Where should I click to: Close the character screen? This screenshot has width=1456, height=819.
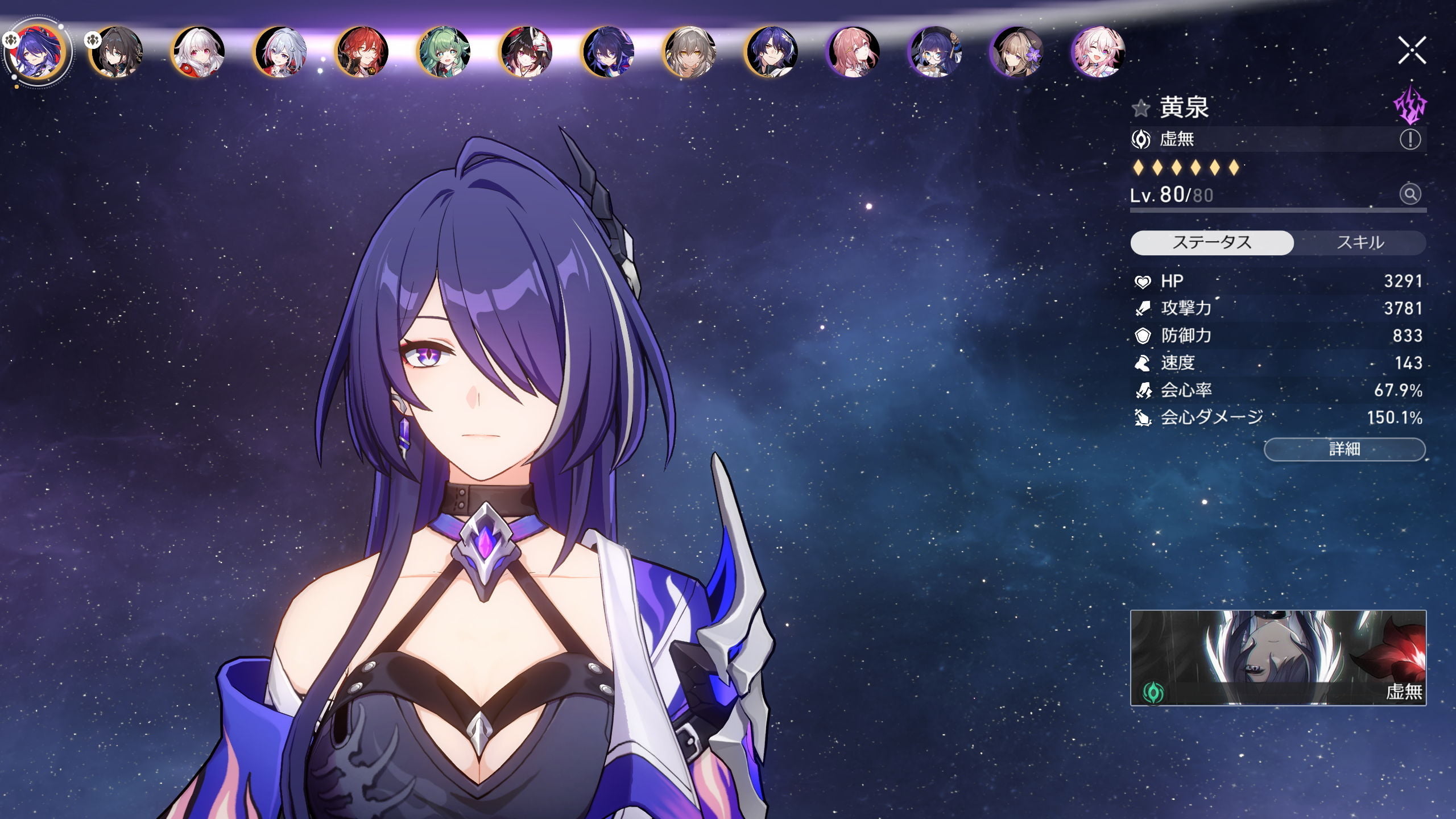point(1412,51)
